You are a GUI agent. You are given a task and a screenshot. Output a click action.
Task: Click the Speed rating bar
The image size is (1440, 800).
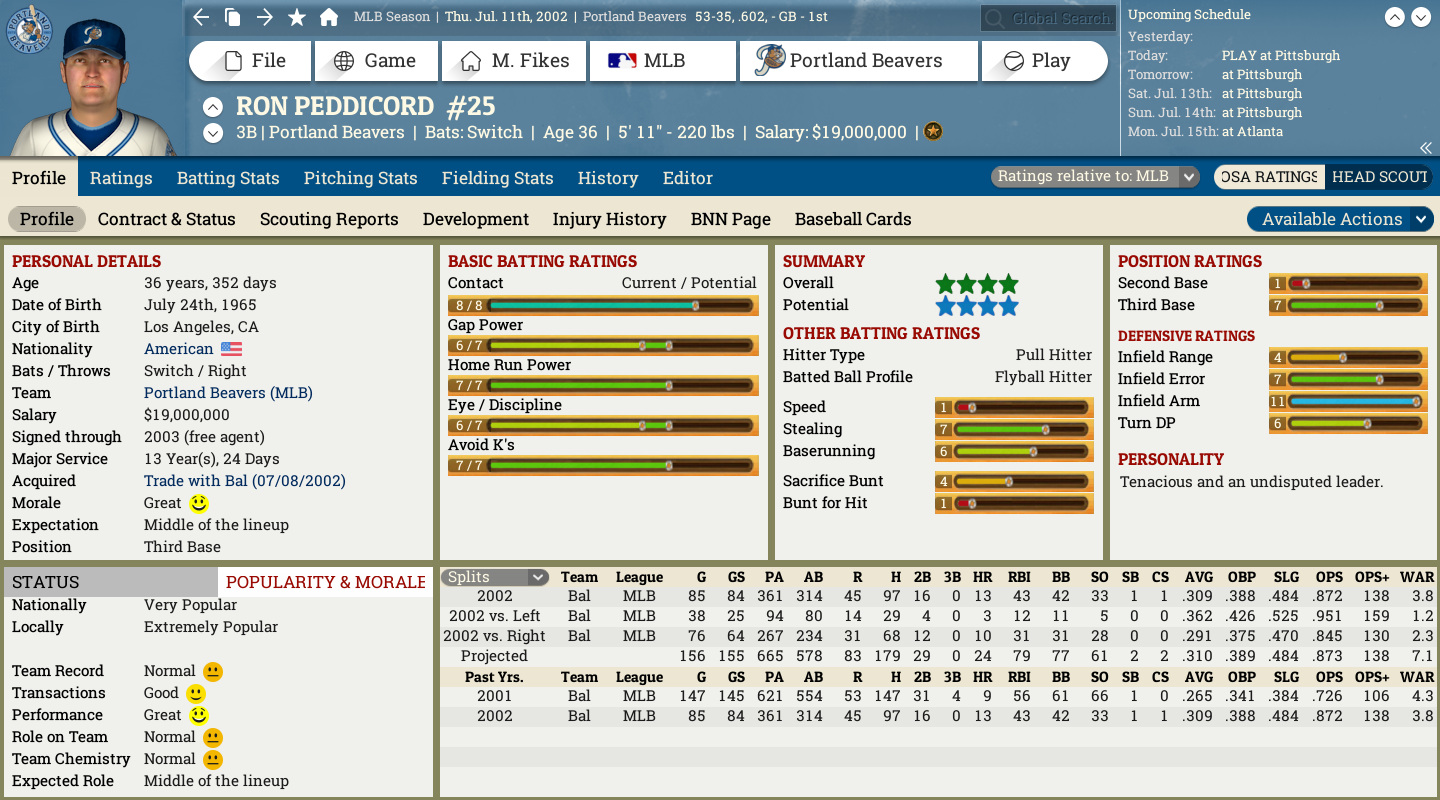[x=1013, y=407]
